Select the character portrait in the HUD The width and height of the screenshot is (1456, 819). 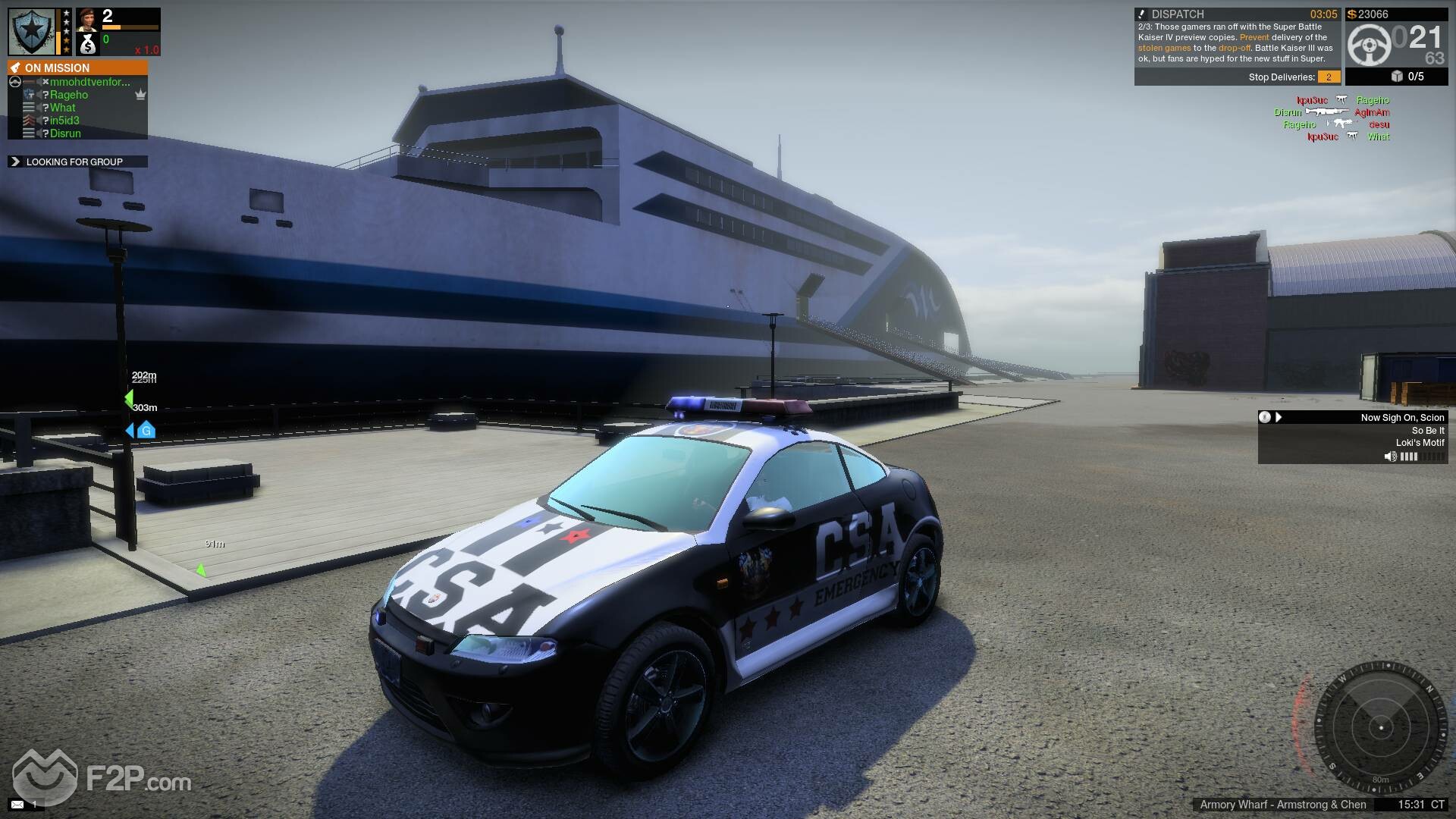tap(86, 19)
